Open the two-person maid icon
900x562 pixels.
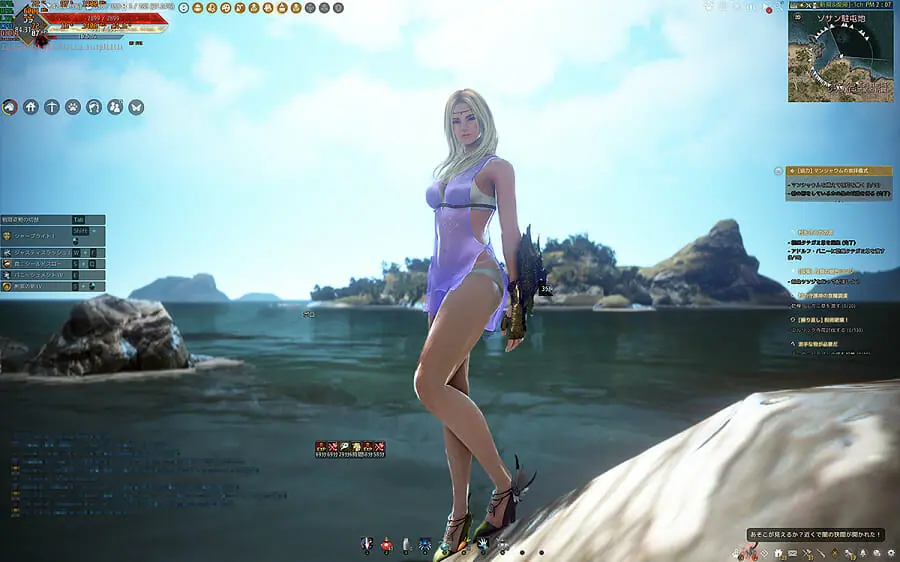coord(115,107)
